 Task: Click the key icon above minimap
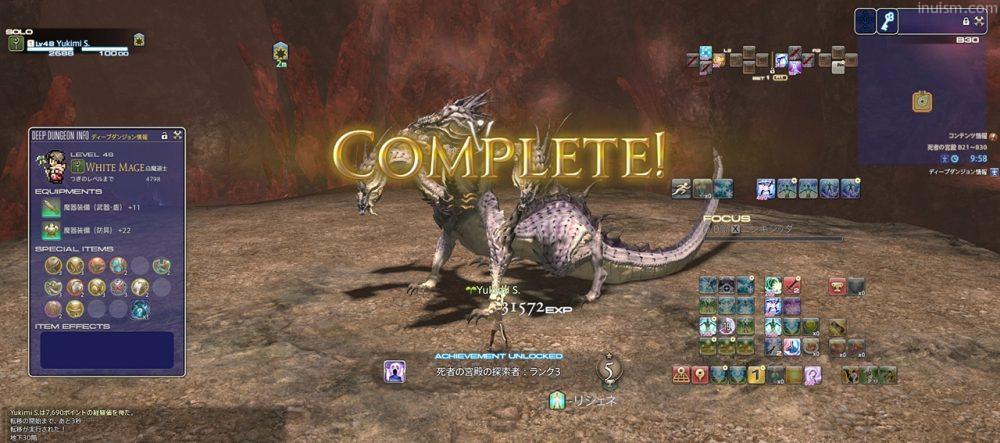click(887, 22)
